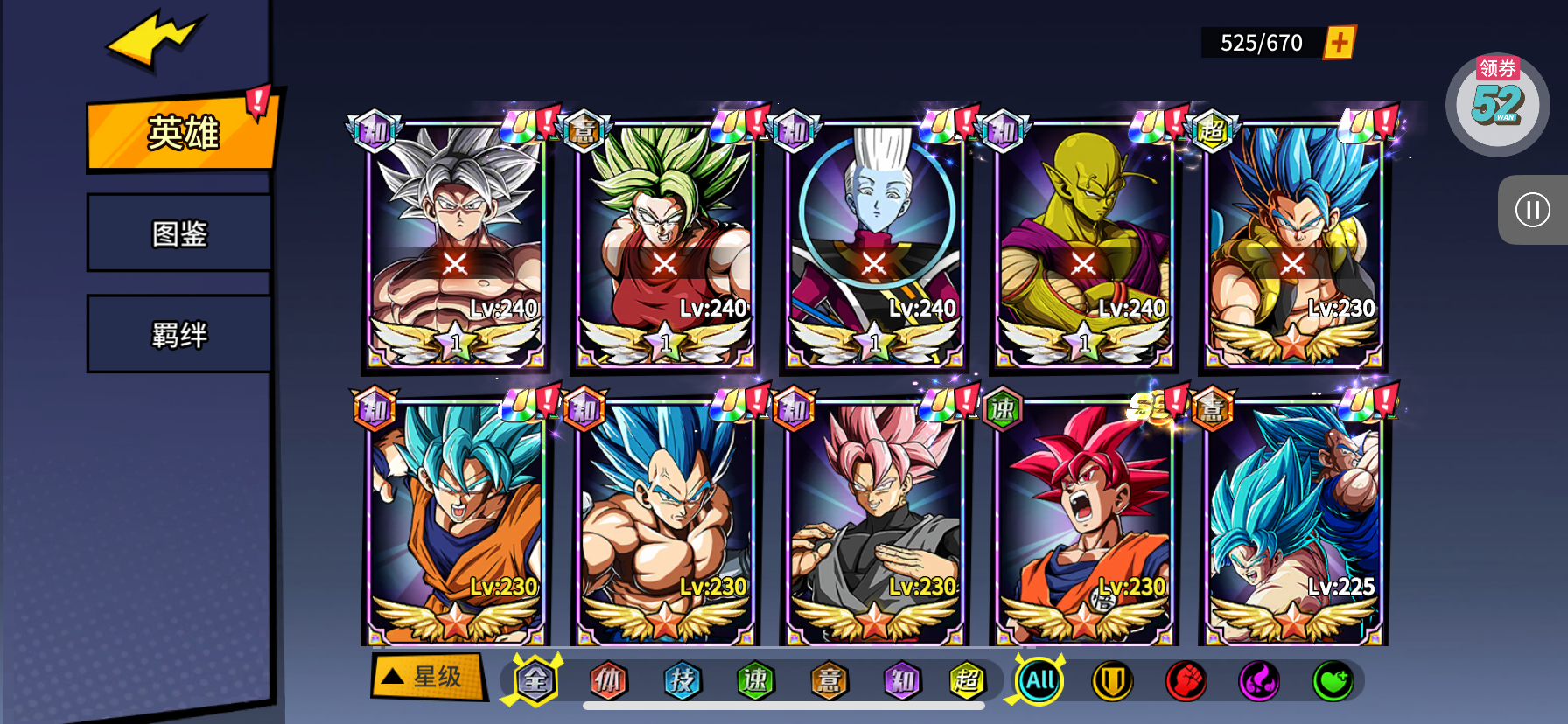Show only green heart healer-role heroes
The width and height of the screenshot is (1568, 724).
(1332, 680)
